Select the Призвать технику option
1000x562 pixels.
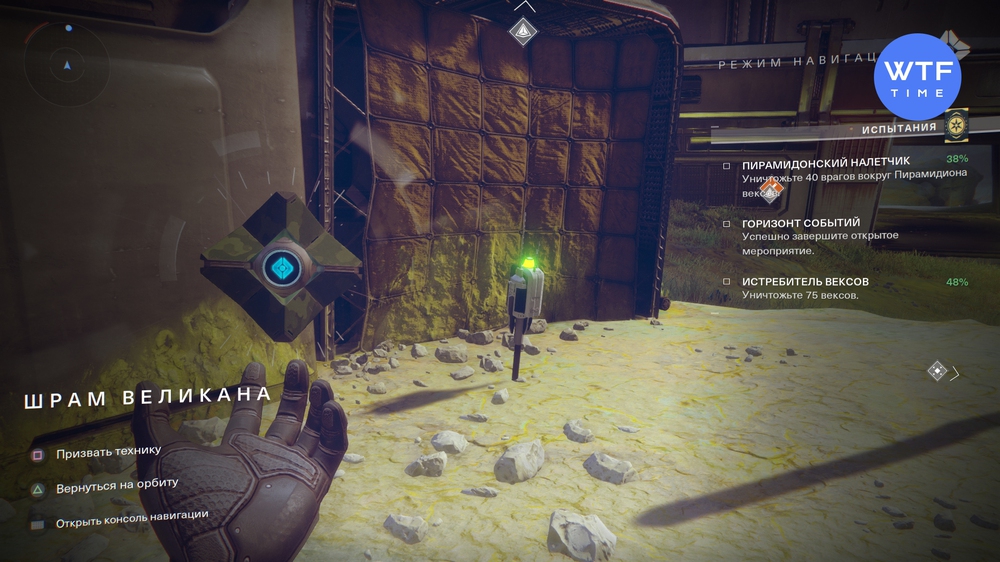pos(108,451)
